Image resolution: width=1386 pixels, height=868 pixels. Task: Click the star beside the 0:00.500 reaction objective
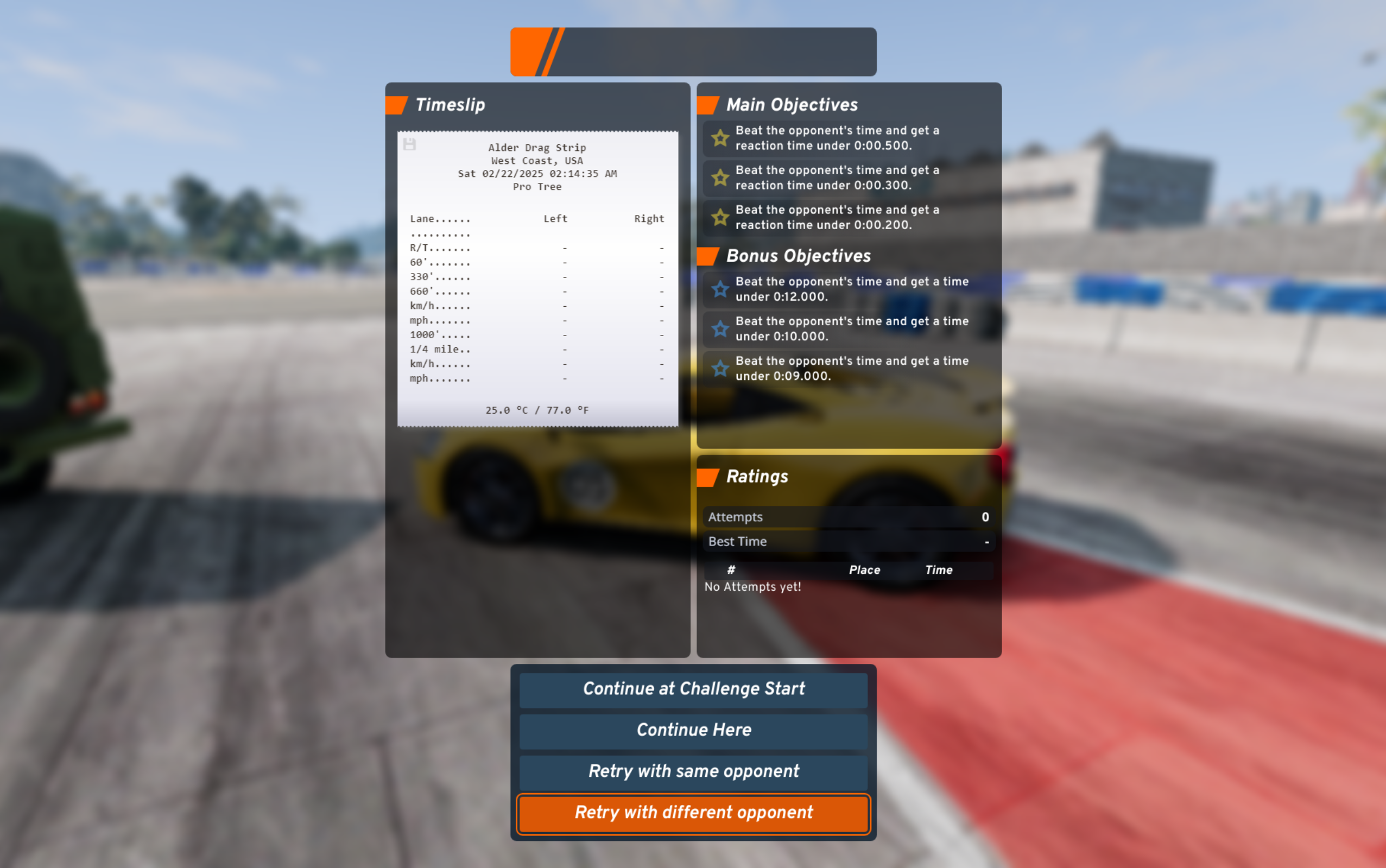tap(719, 138)
